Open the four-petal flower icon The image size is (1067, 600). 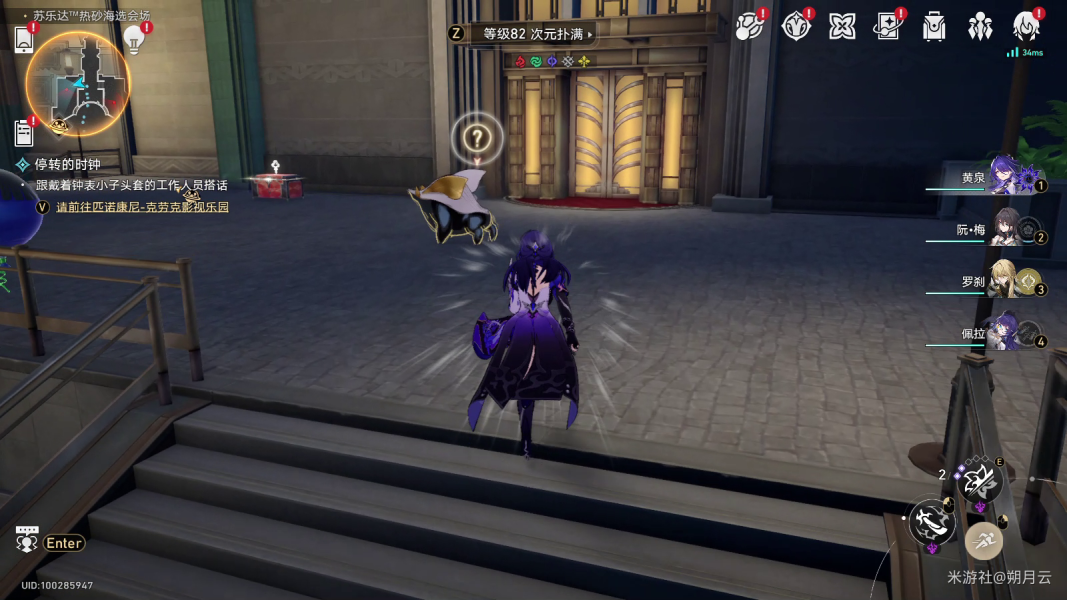(842, 27)
